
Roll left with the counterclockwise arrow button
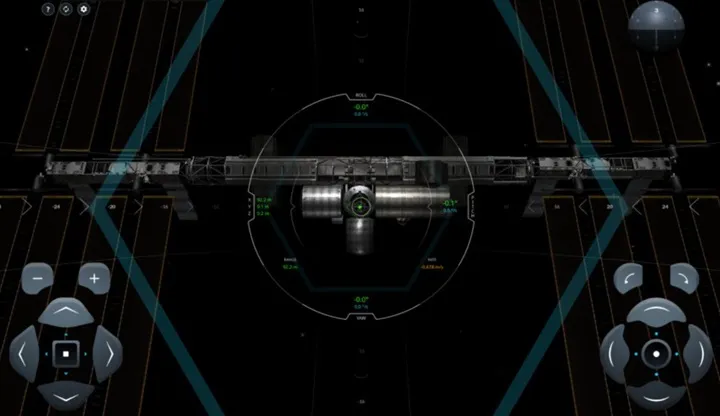click(x=628, y=278)
